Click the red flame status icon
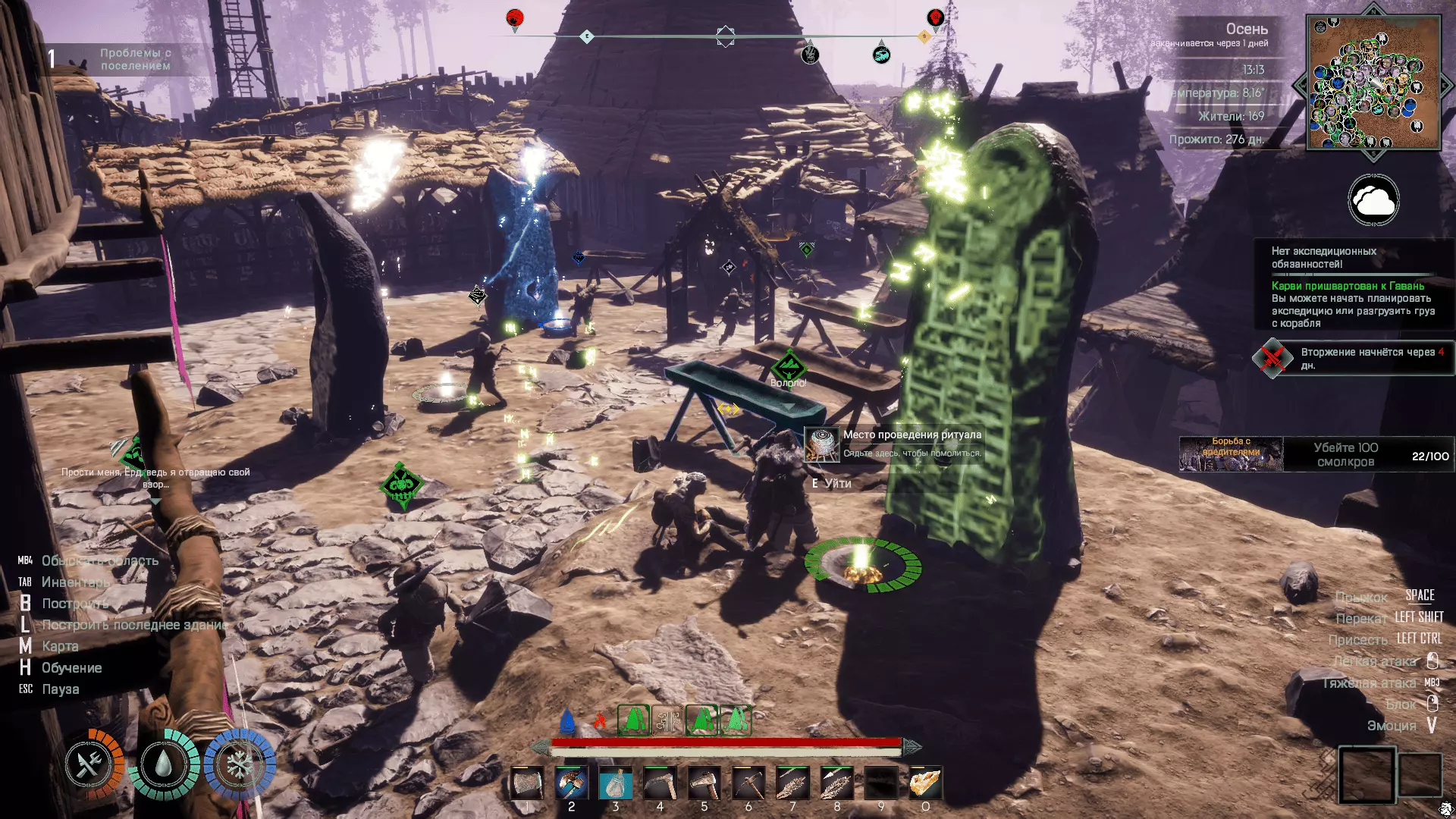1456x819 pixels. tap(599, 720)
